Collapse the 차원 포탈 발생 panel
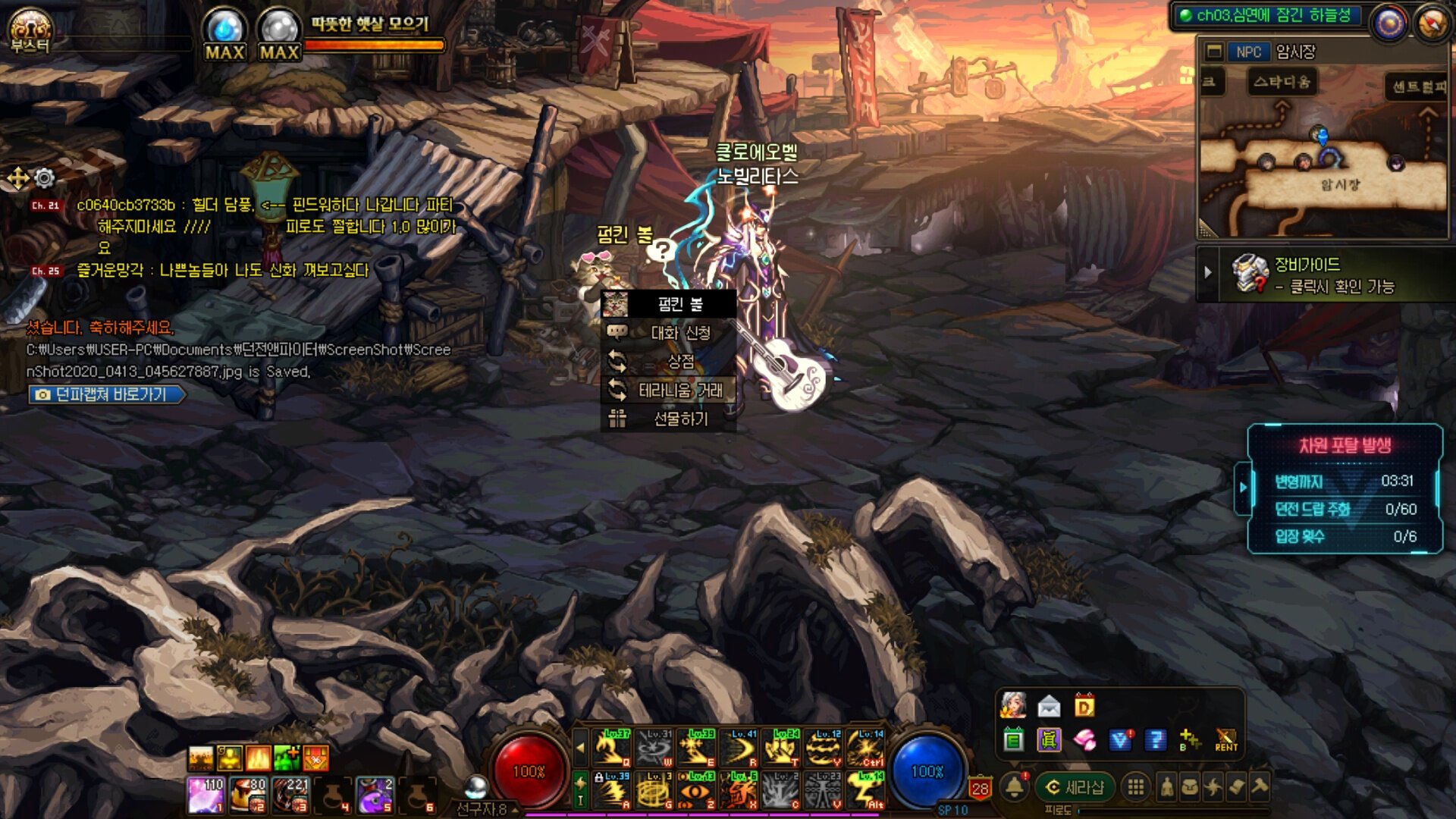1456x819 pixels. tap(1243, 487)
